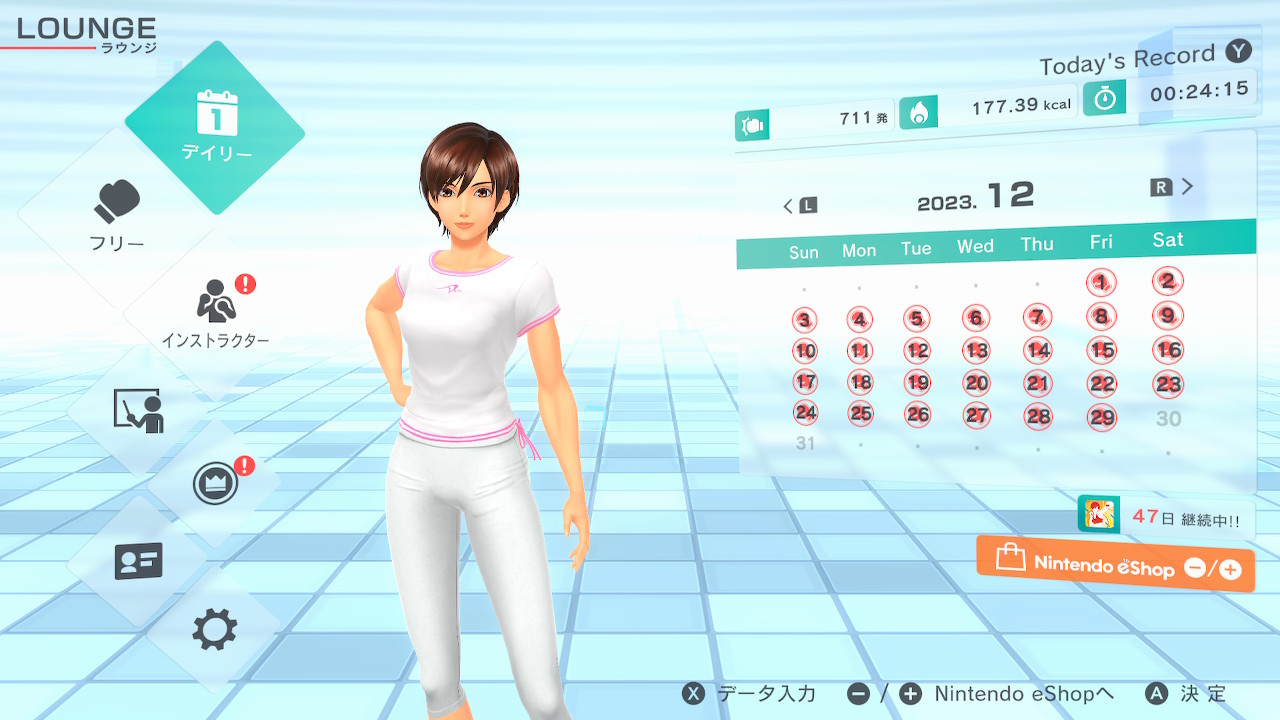Open the デイリー daily workout menu
The width and height of the screenshot is (1280, 720).
(215, 127)
